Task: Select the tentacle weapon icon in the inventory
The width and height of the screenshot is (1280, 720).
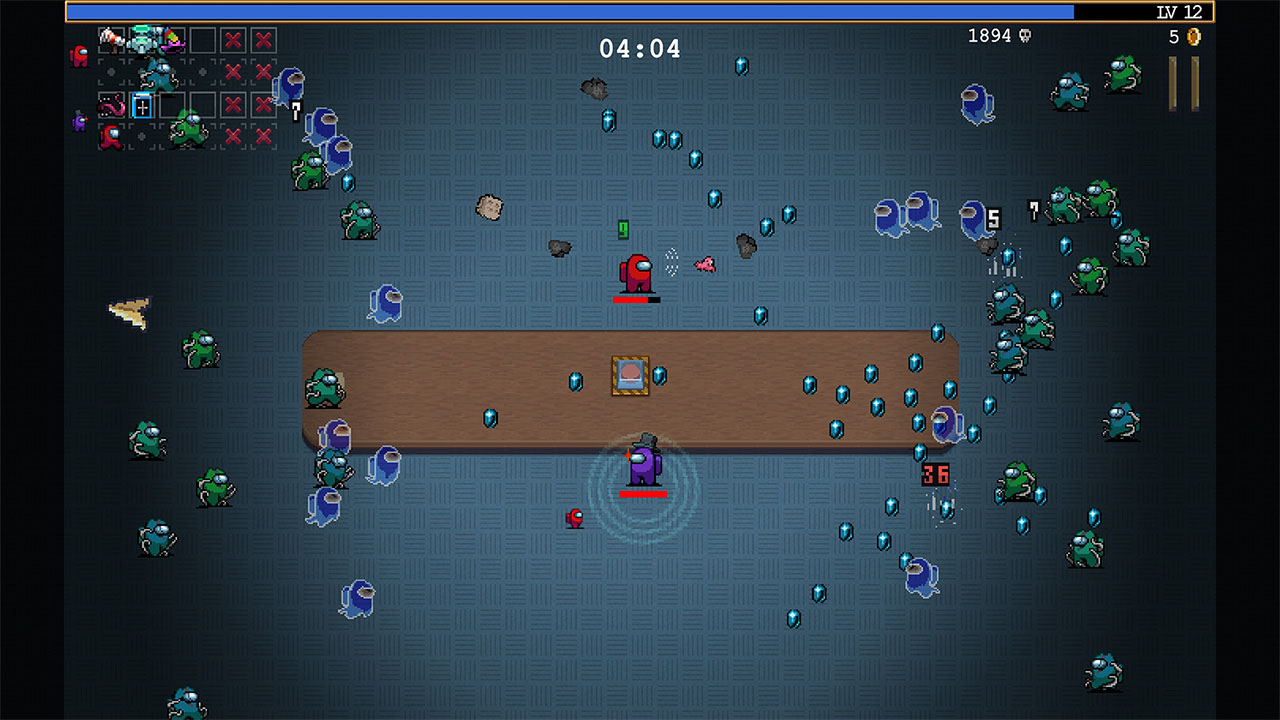Action: coord(112,105)
